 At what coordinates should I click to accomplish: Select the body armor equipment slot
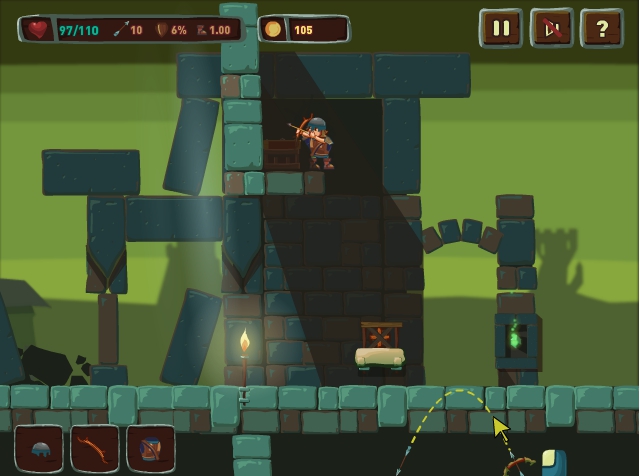pos(151,449)
